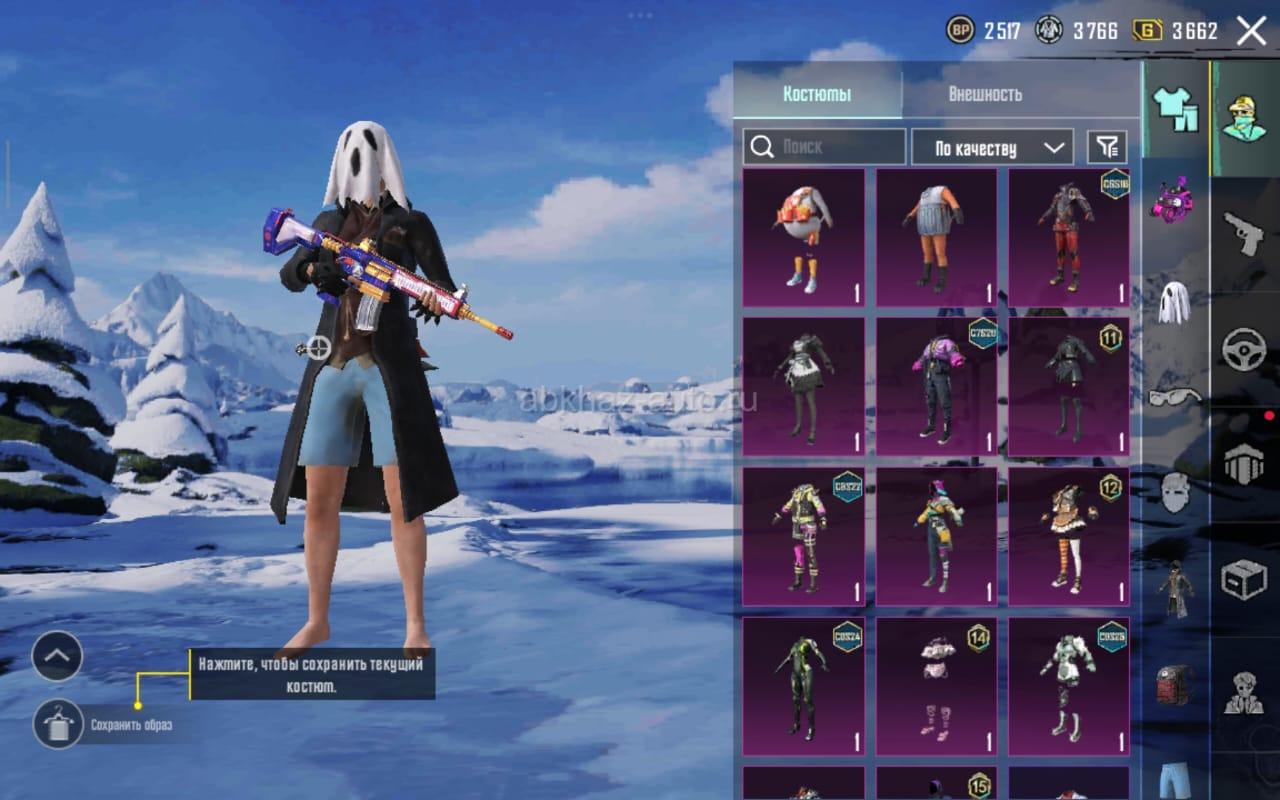Viewport: 1280px width, 800px height.
Task: Select the purple jacket outfit
Action: coord(936,386)
